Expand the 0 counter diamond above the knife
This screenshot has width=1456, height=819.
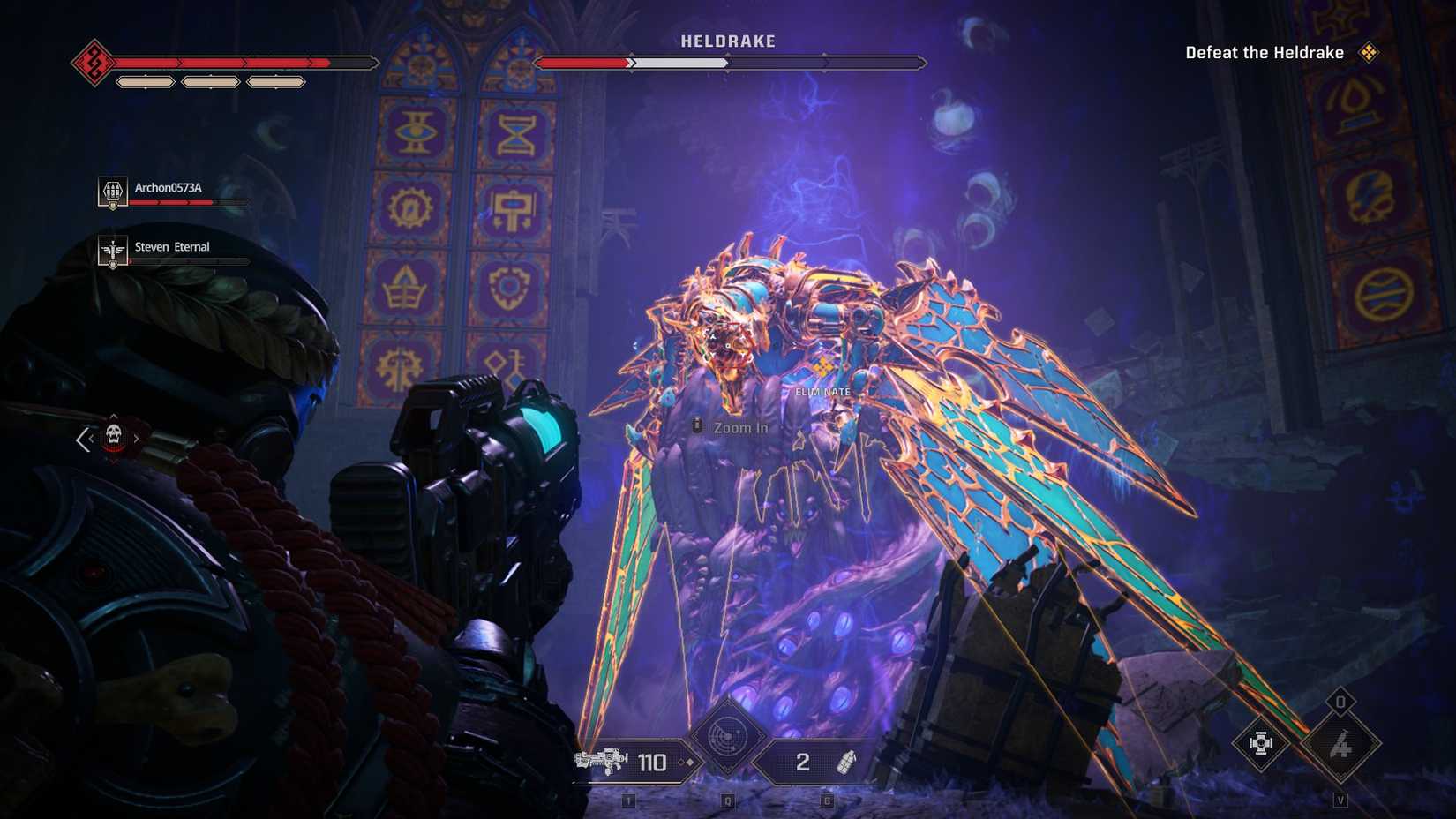coord(1341,701)
